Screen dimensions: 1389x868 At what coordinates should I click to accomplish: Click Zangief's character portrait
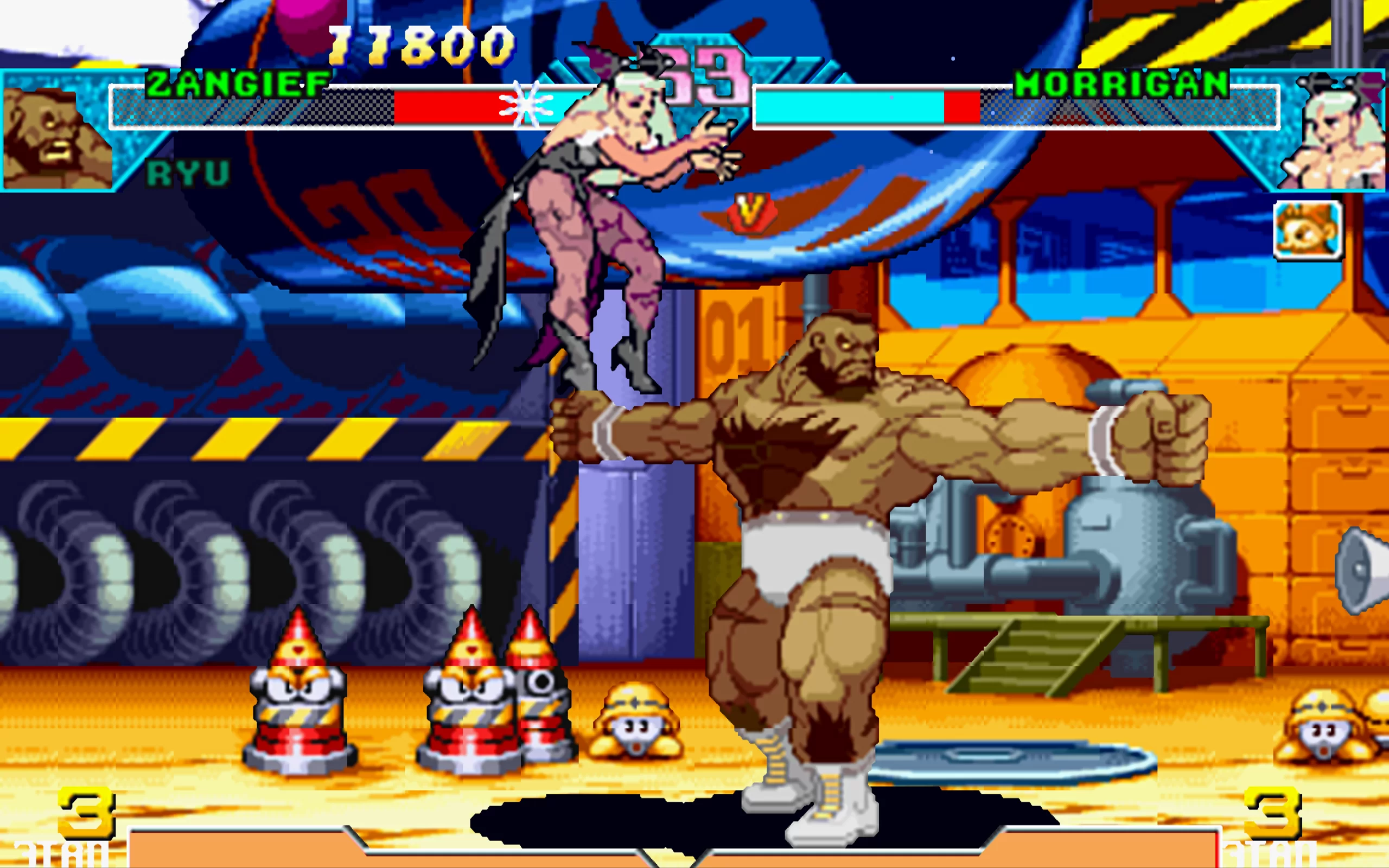56,137
